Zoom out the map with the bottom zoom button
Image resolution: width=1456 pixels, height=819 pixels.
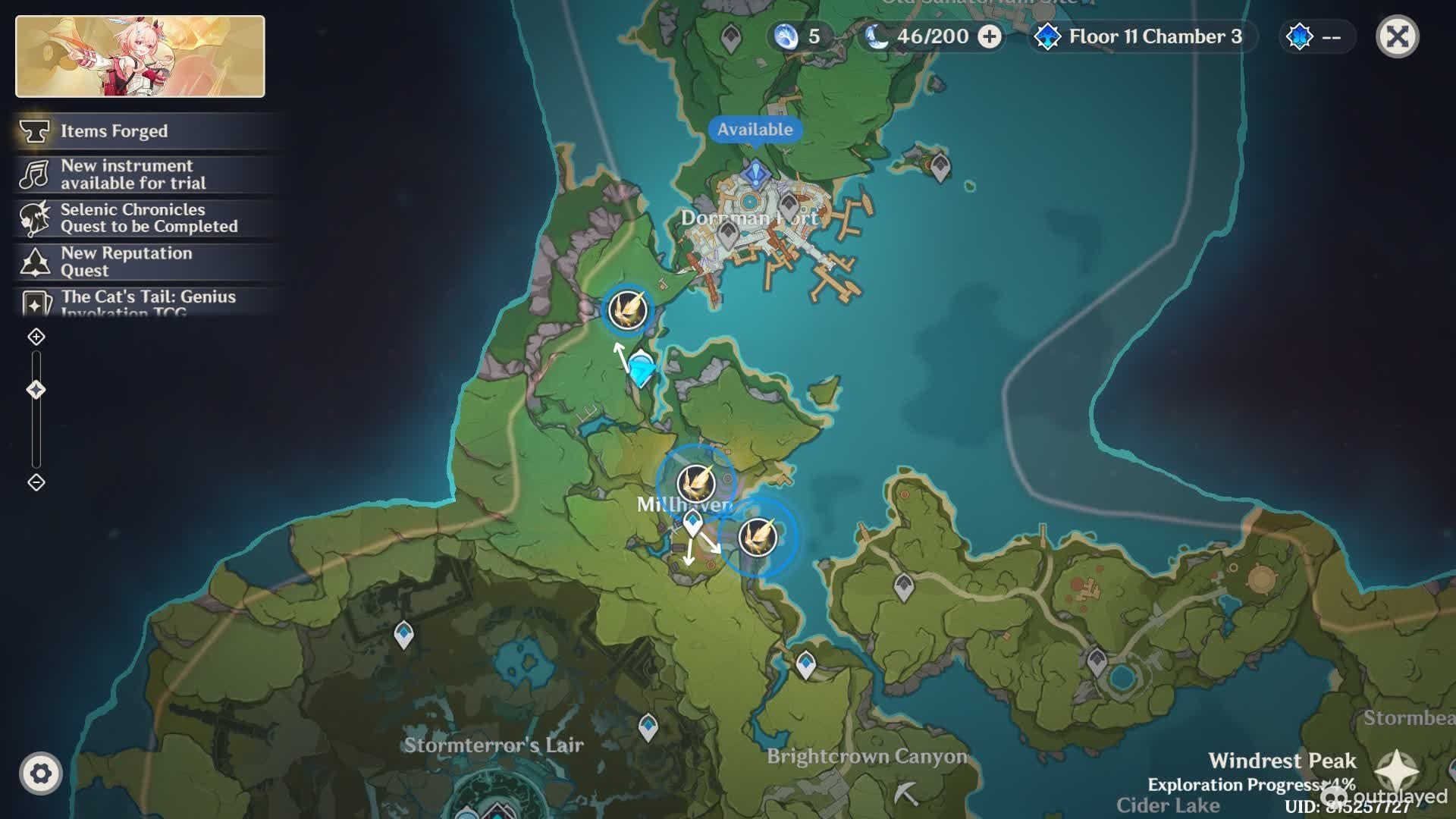tap(36, 482)
